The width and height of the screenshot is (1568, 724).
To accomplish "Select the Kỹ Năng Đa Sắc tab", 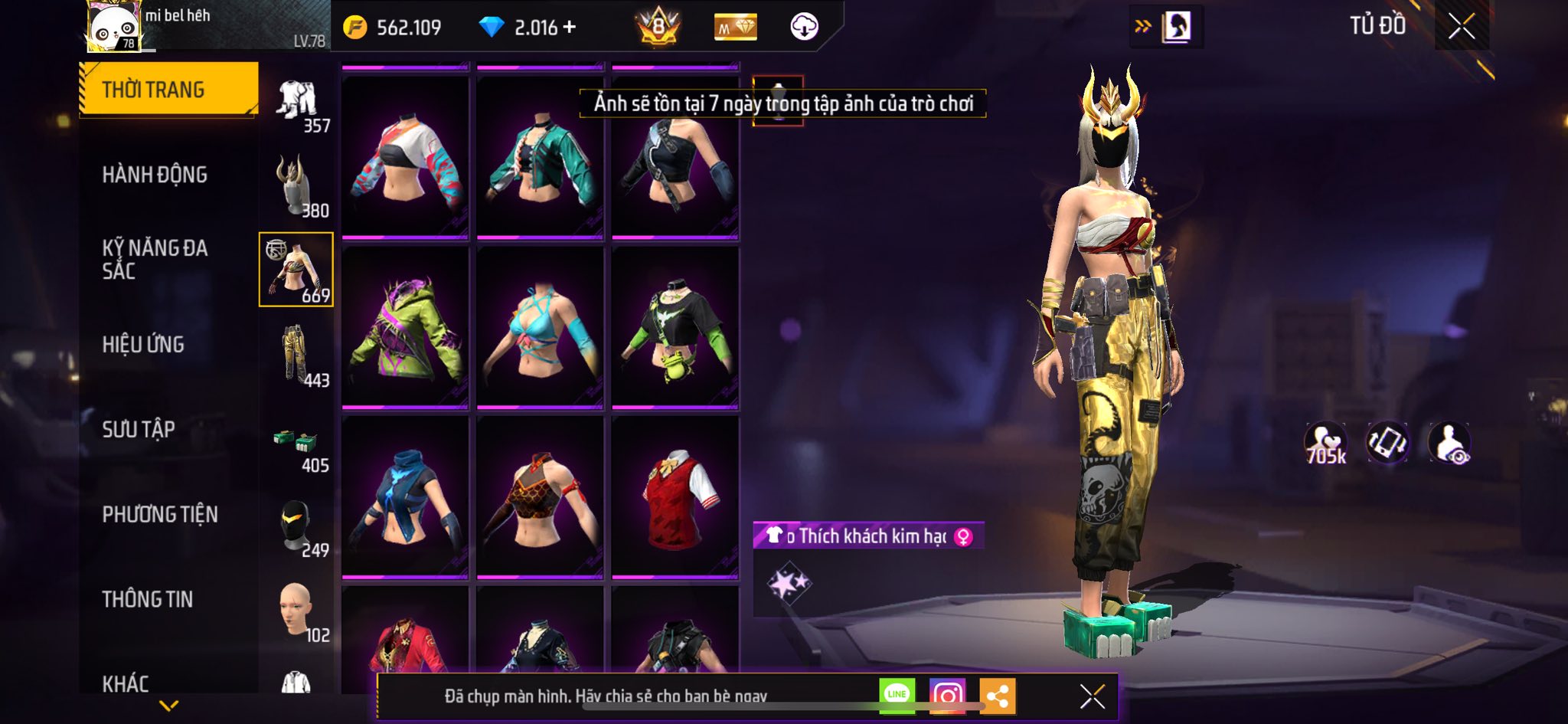I will coord(155,259).
